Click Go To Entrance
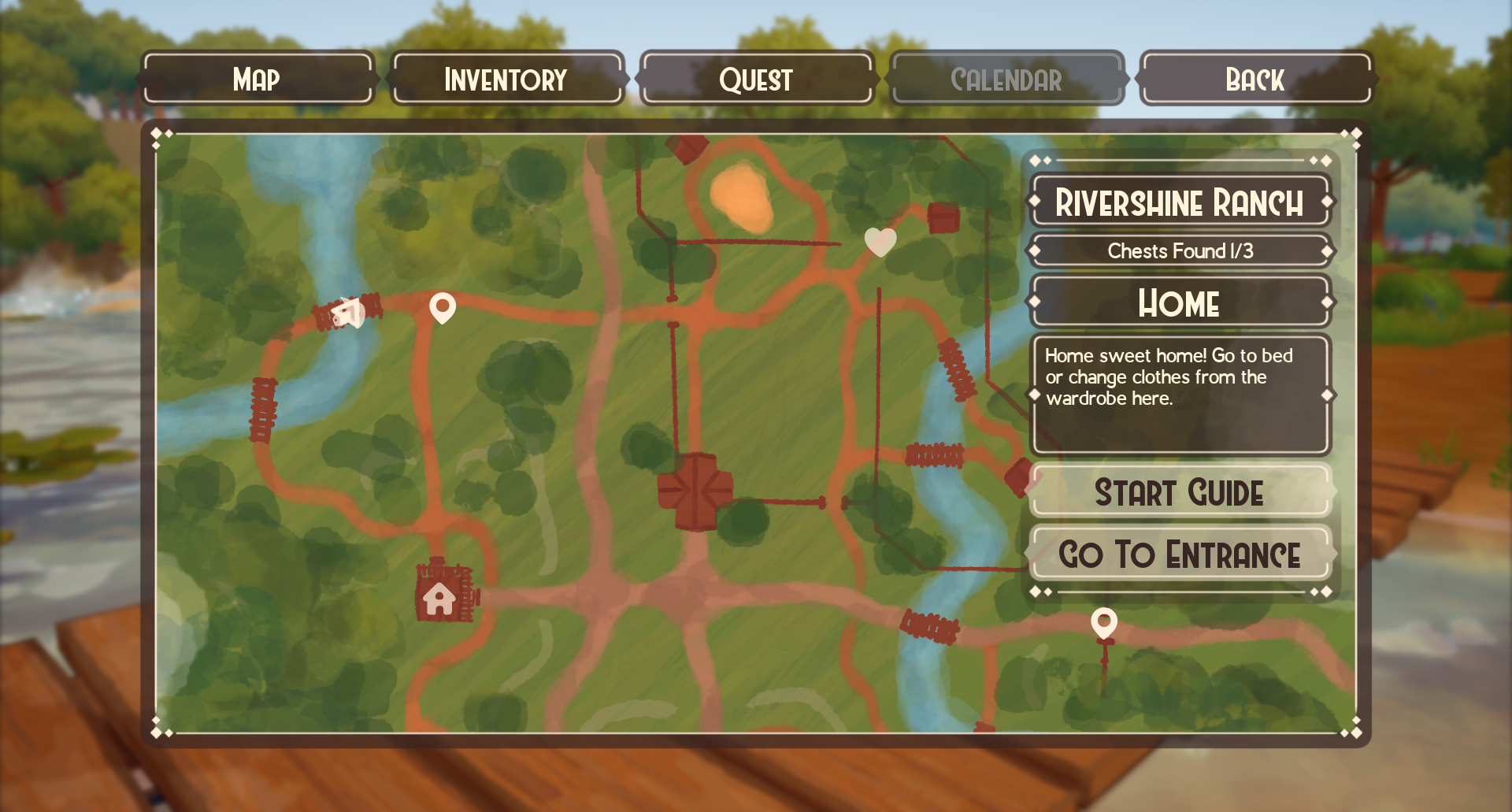The image size is (1512, 812). pos(1179,554)
